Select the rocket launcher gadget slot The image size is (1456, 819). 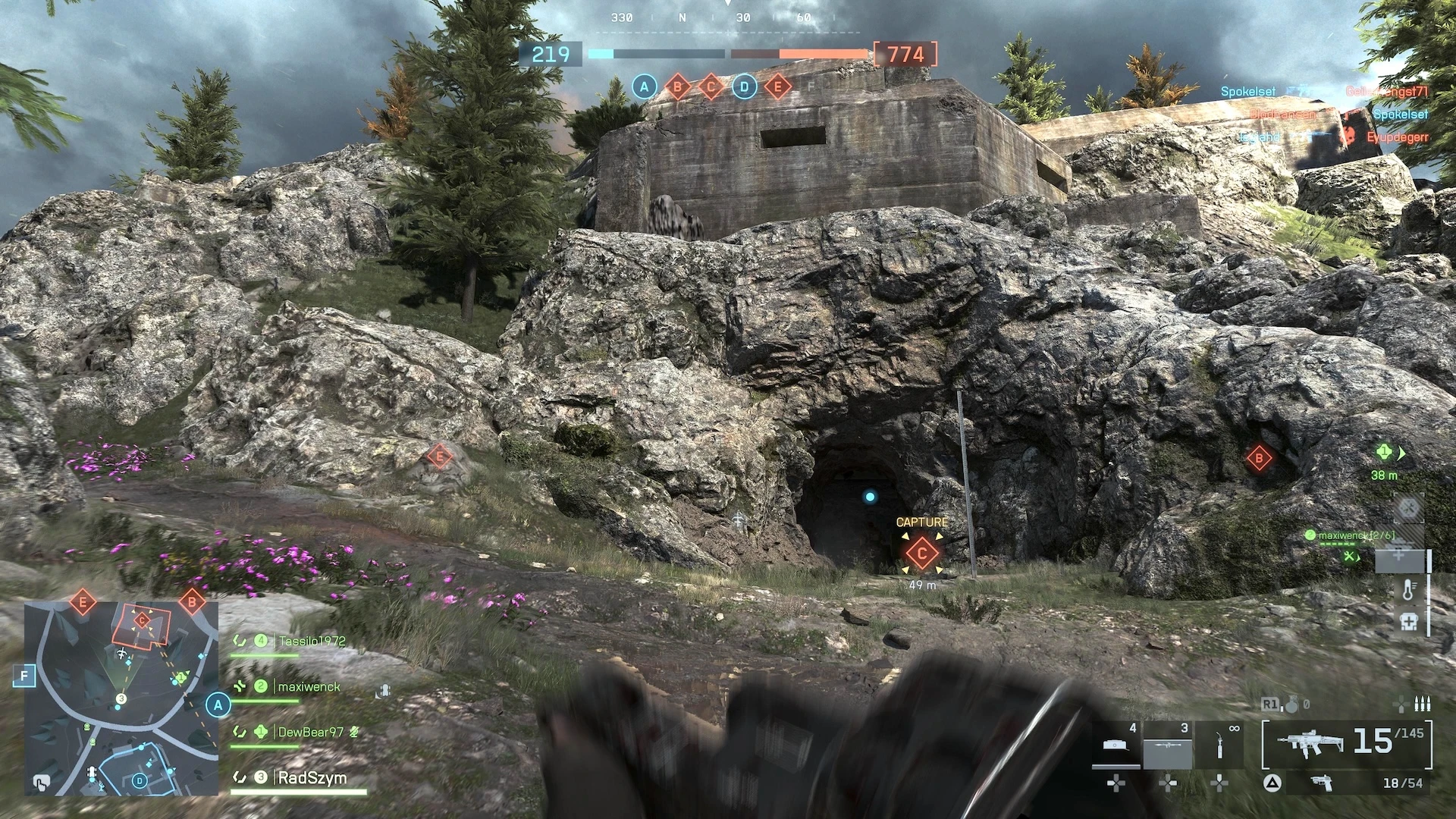(x=1168, y=747)
